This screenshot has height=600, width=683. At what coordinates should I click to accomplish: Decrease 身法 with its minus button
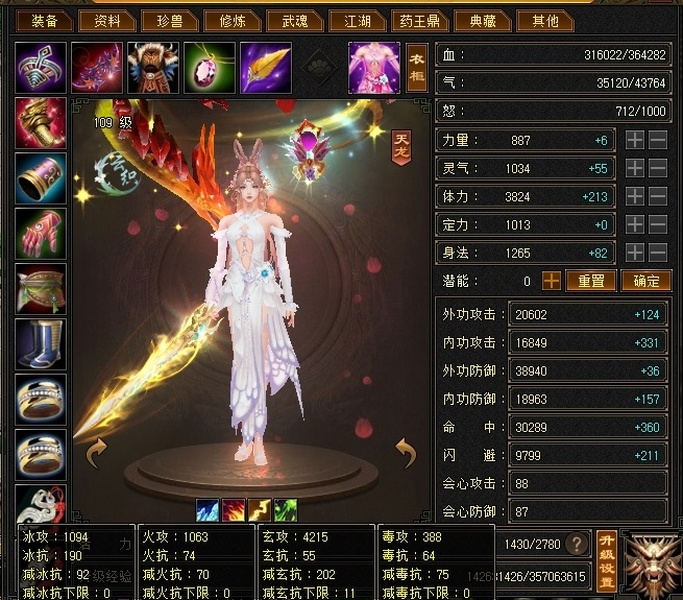[658, 253]
